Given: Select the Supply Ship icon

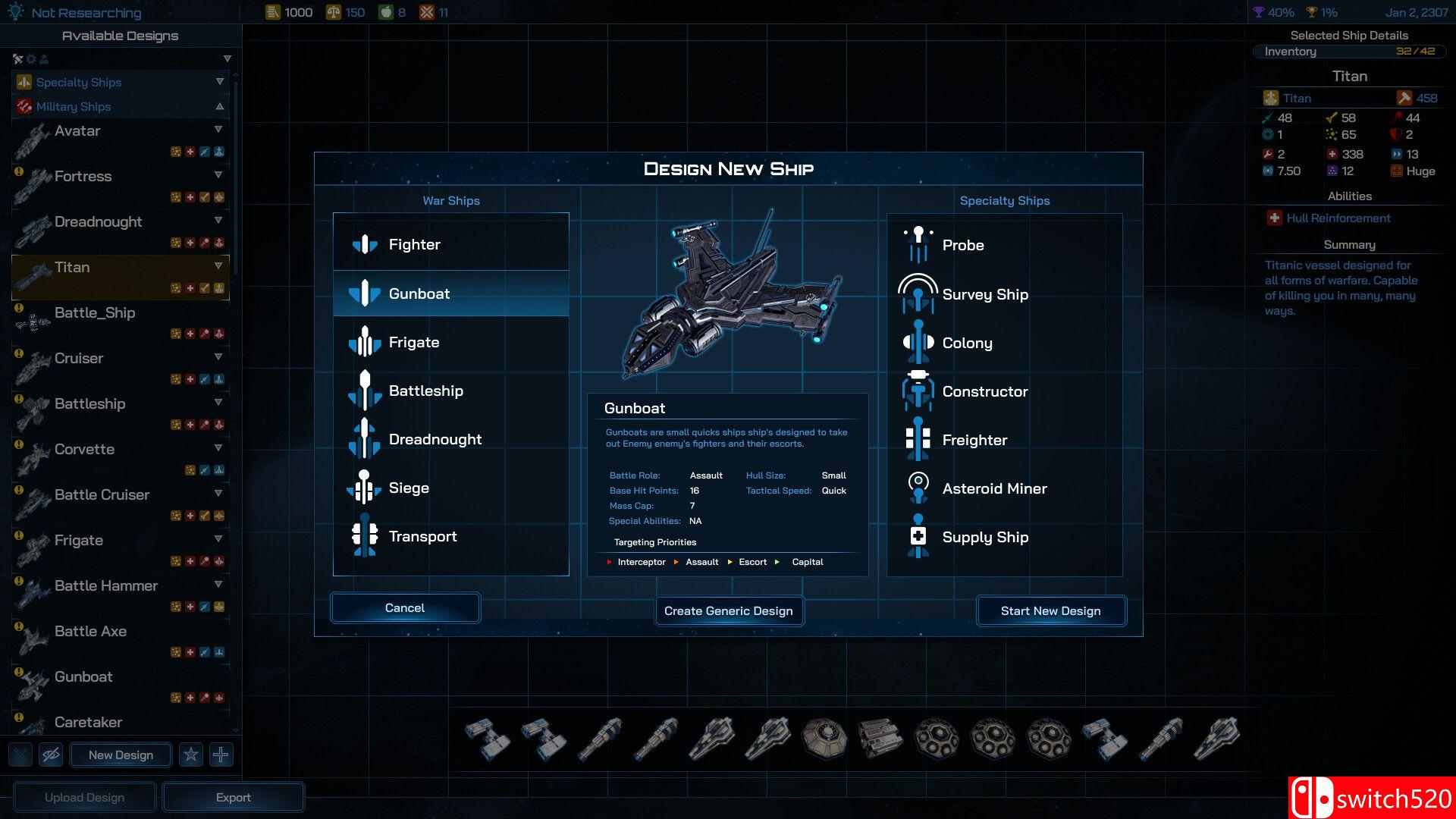Looking at the screenshot, I should pos(918,537).
